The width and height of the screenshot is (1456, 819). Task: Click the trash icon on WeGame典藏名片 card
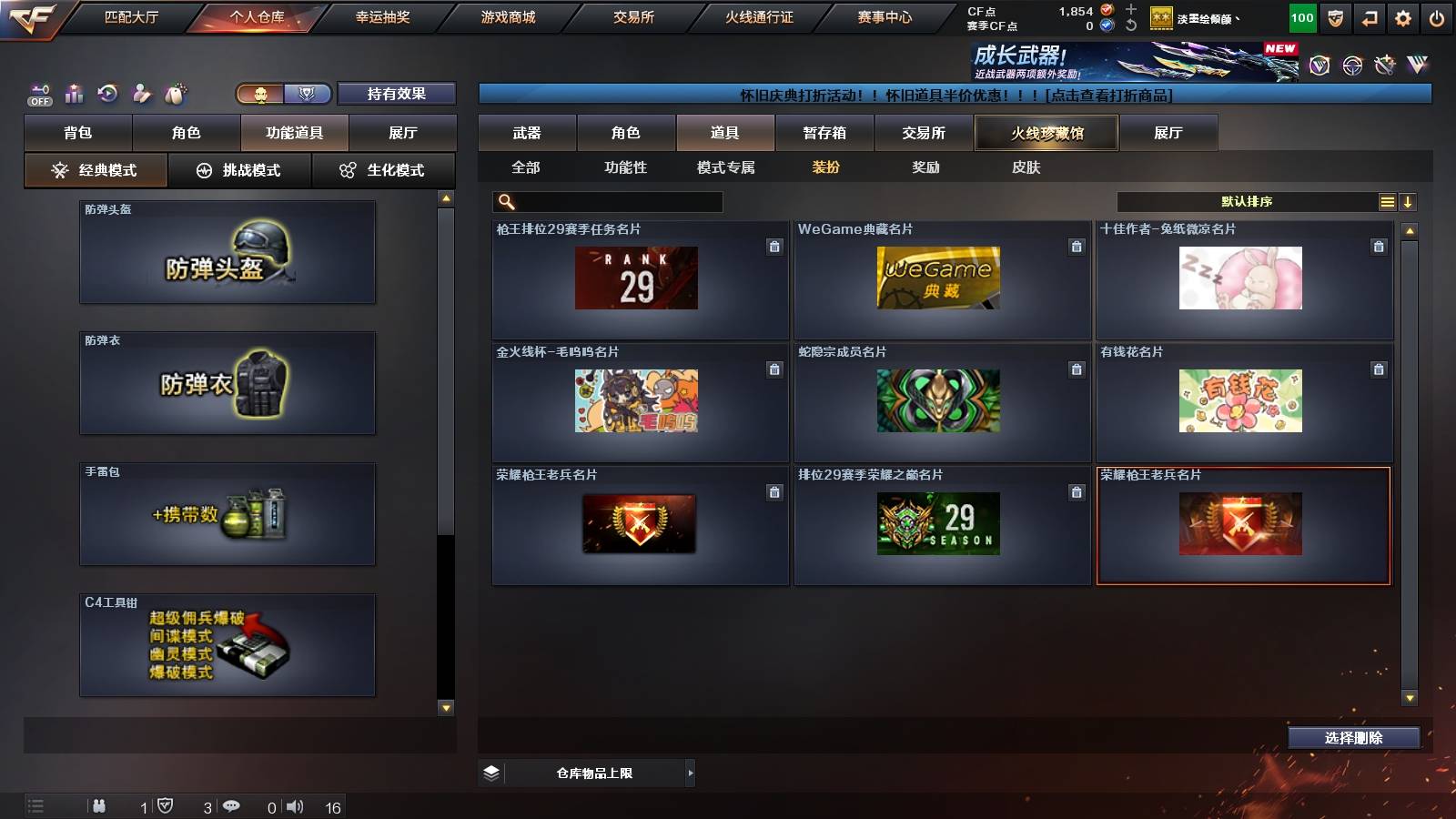pyautogui.click(x=1076, y=246)
